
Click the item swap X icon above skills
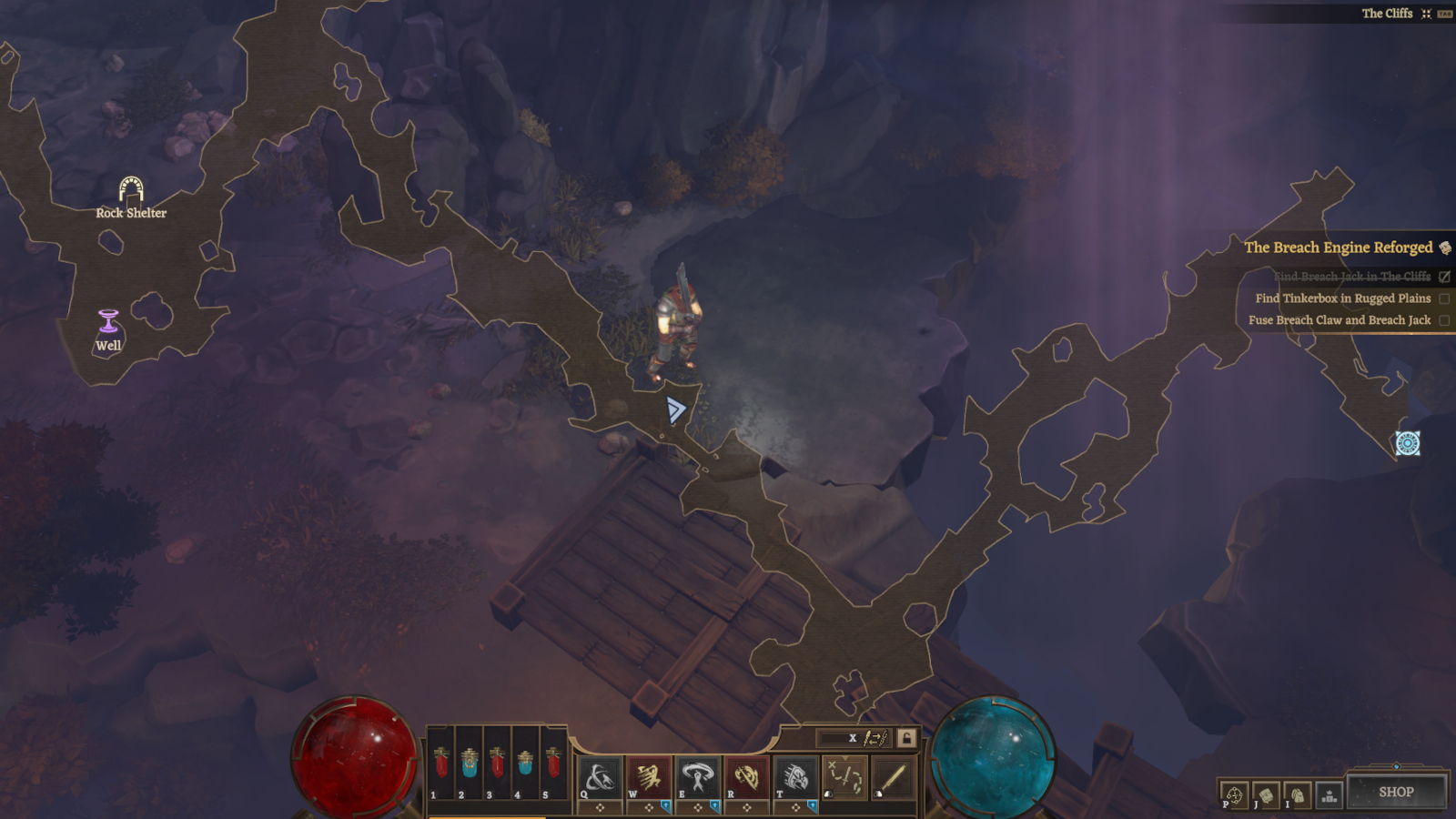pos(853,739)
